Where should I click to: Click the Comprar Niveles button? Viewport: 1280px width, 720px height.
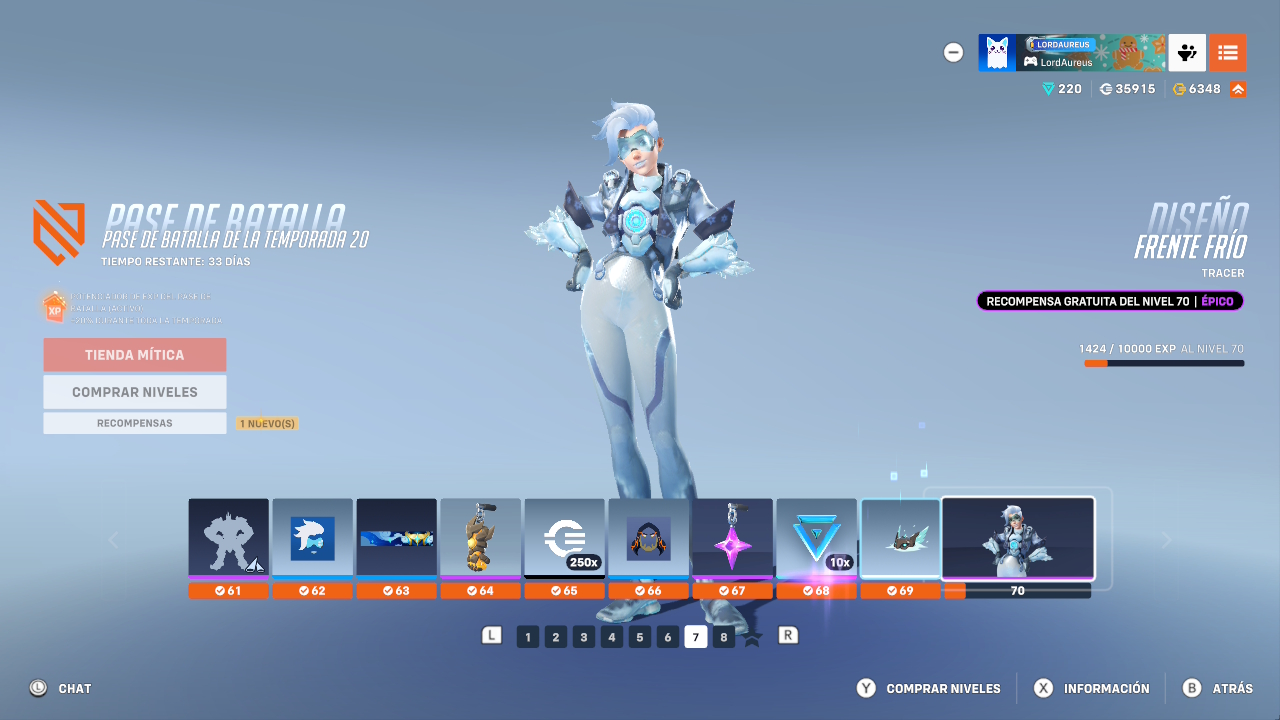point(134,391)
